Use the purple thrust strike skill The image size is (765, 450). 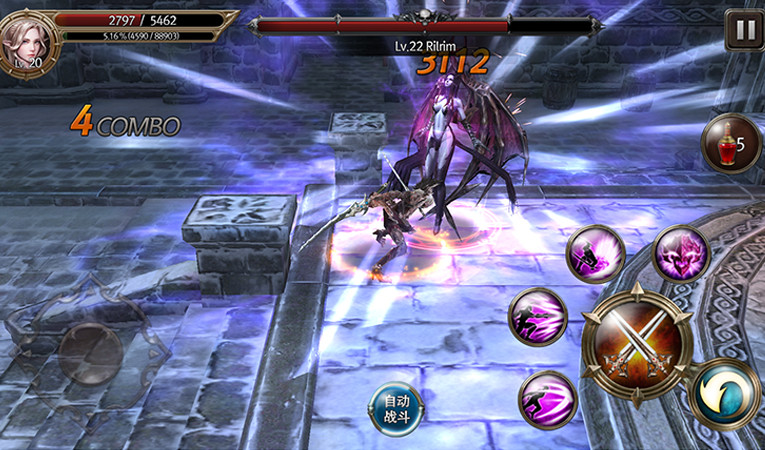click(x=539, y=317)
